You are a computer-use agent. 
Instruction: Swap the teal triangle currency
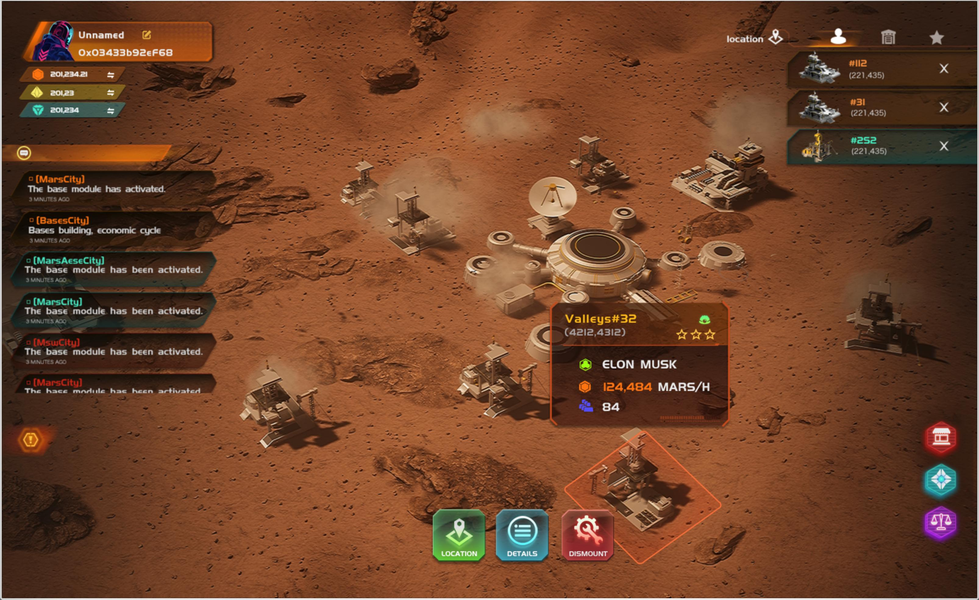tap(111, 110)
